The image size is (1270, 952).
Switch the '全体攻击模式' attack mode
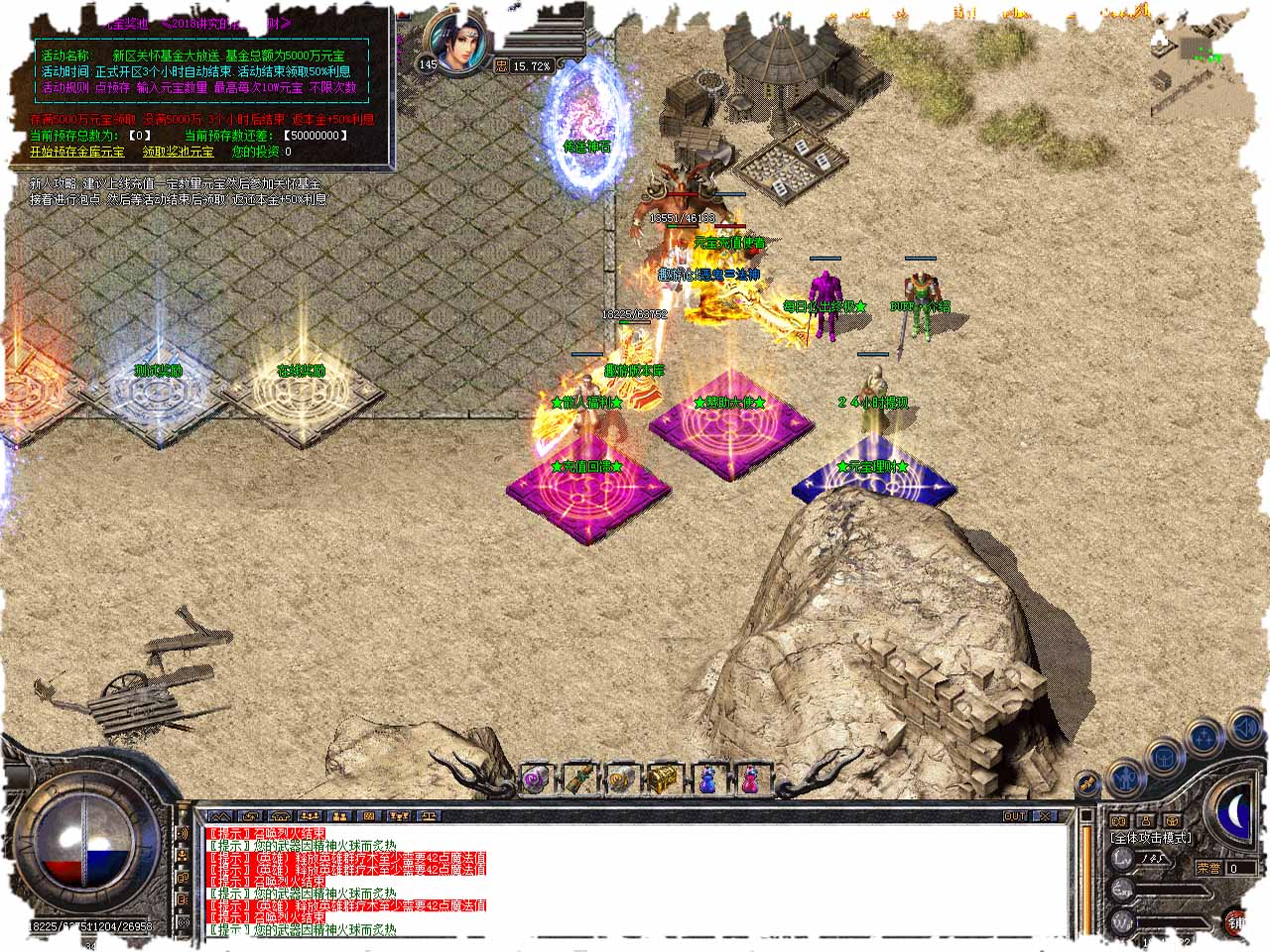(x=1151, y=838)
